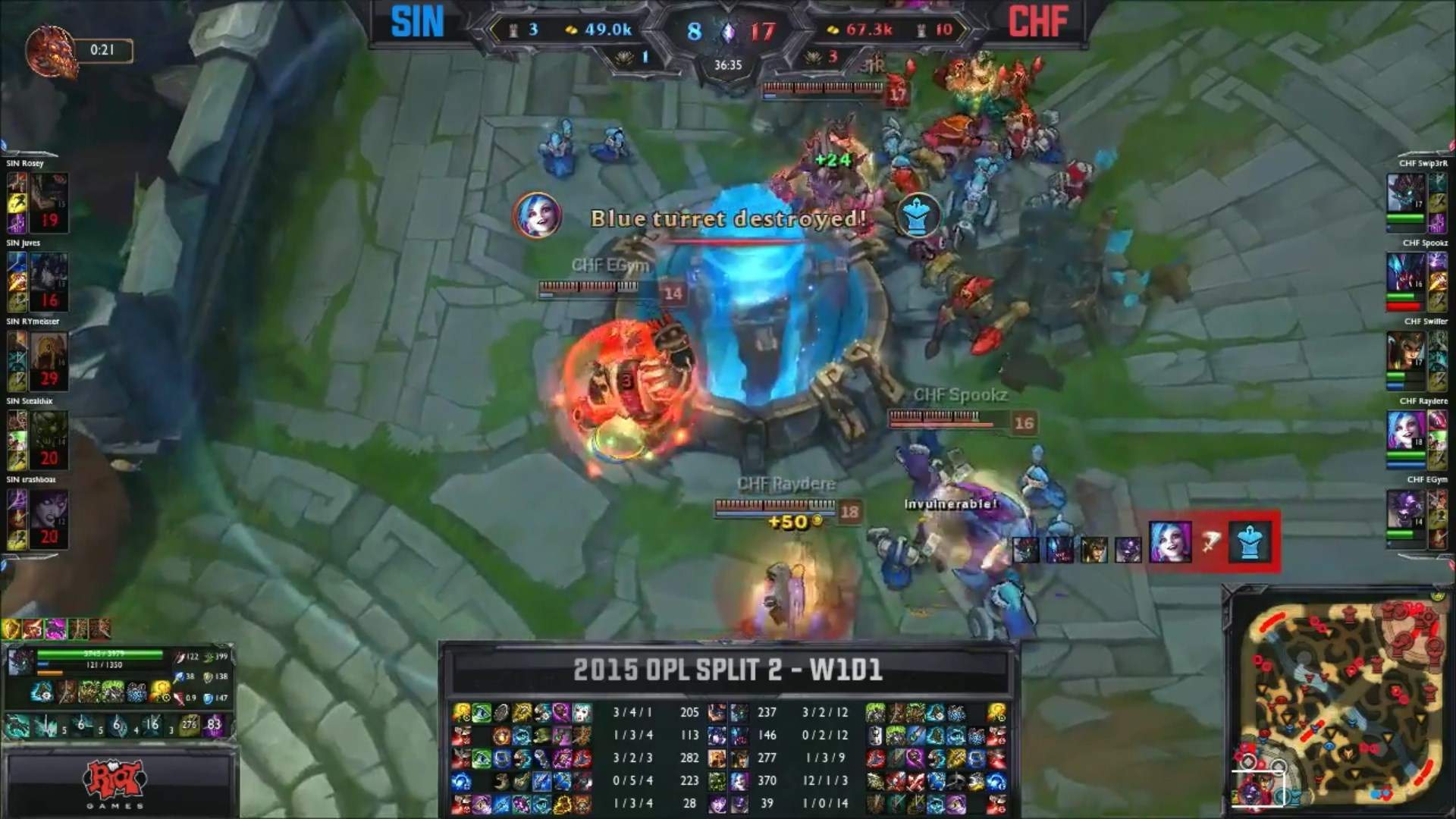1456x819 pixels.
Task: Focus on CHF Spookz's champion portrait
Action: coord(1404,271)
